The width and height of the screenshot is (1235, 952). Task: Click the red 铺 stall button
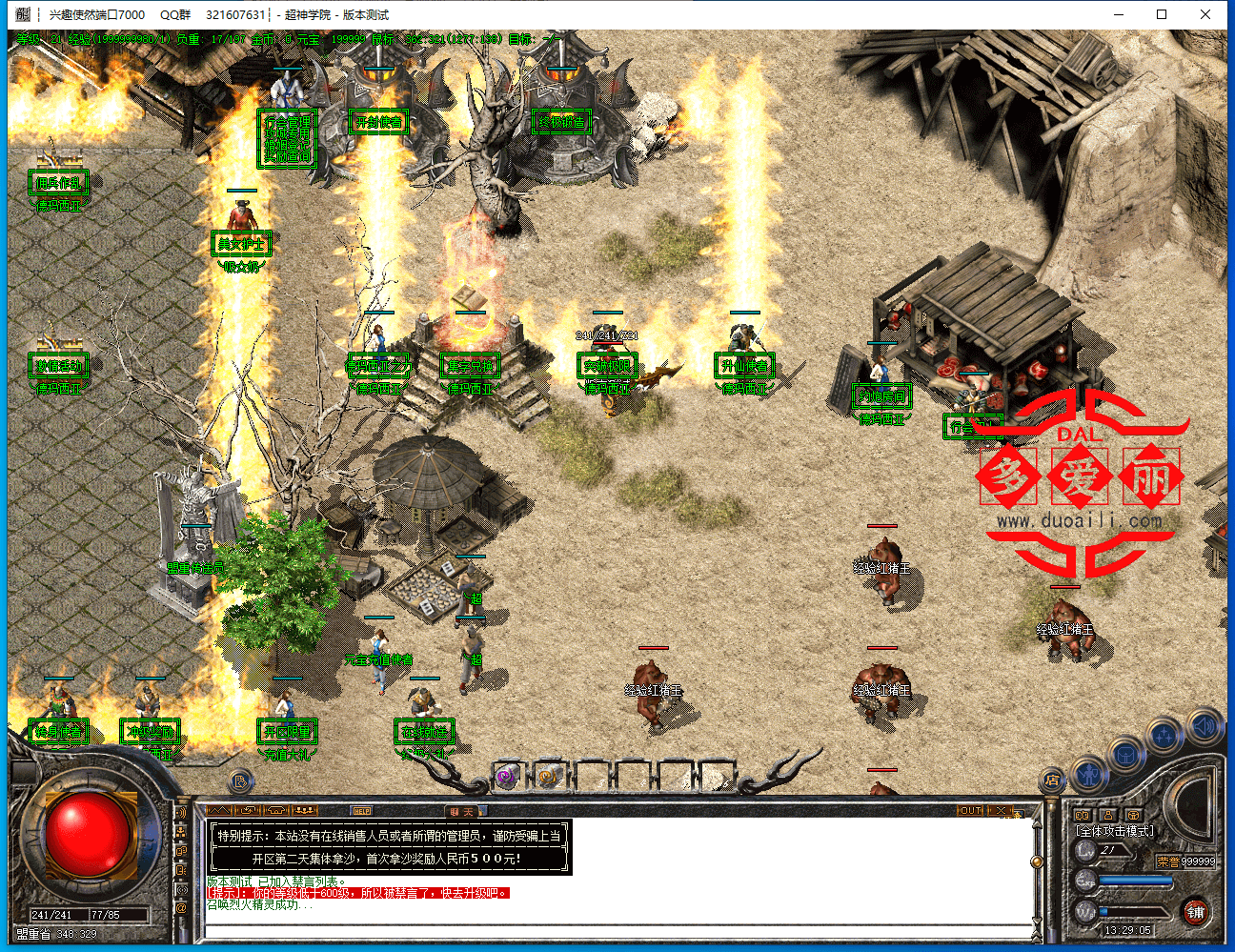pyautogui.click(x=1195, y=912)
